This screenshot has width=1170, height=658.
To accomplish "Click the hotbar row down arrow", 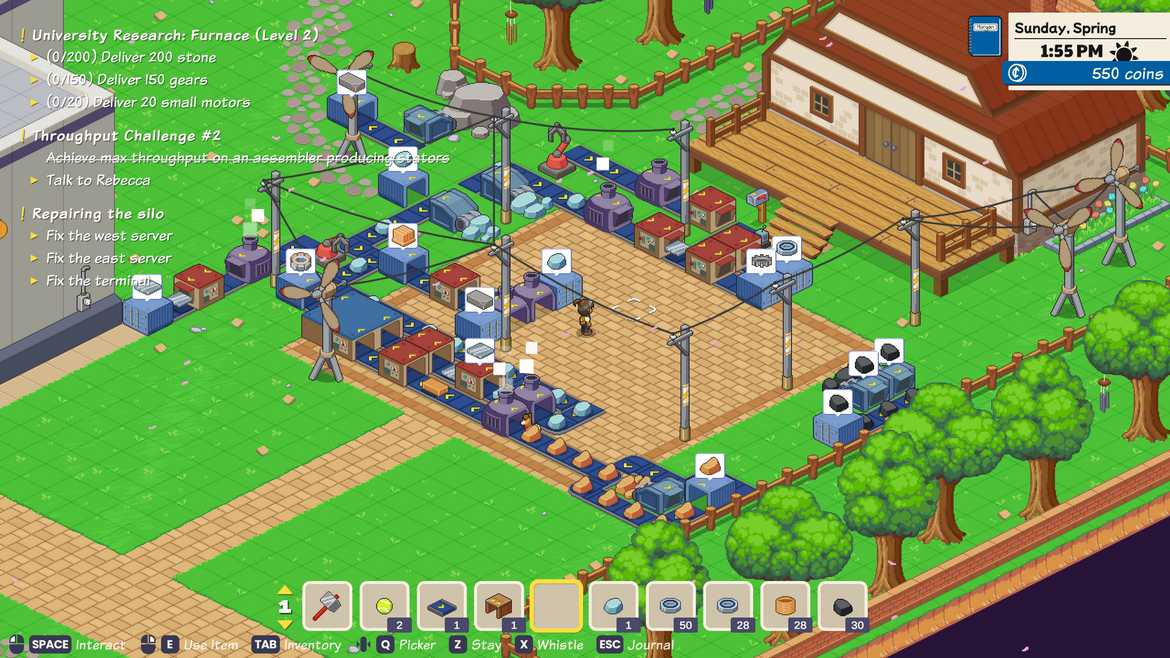I will tap(285, 624).
